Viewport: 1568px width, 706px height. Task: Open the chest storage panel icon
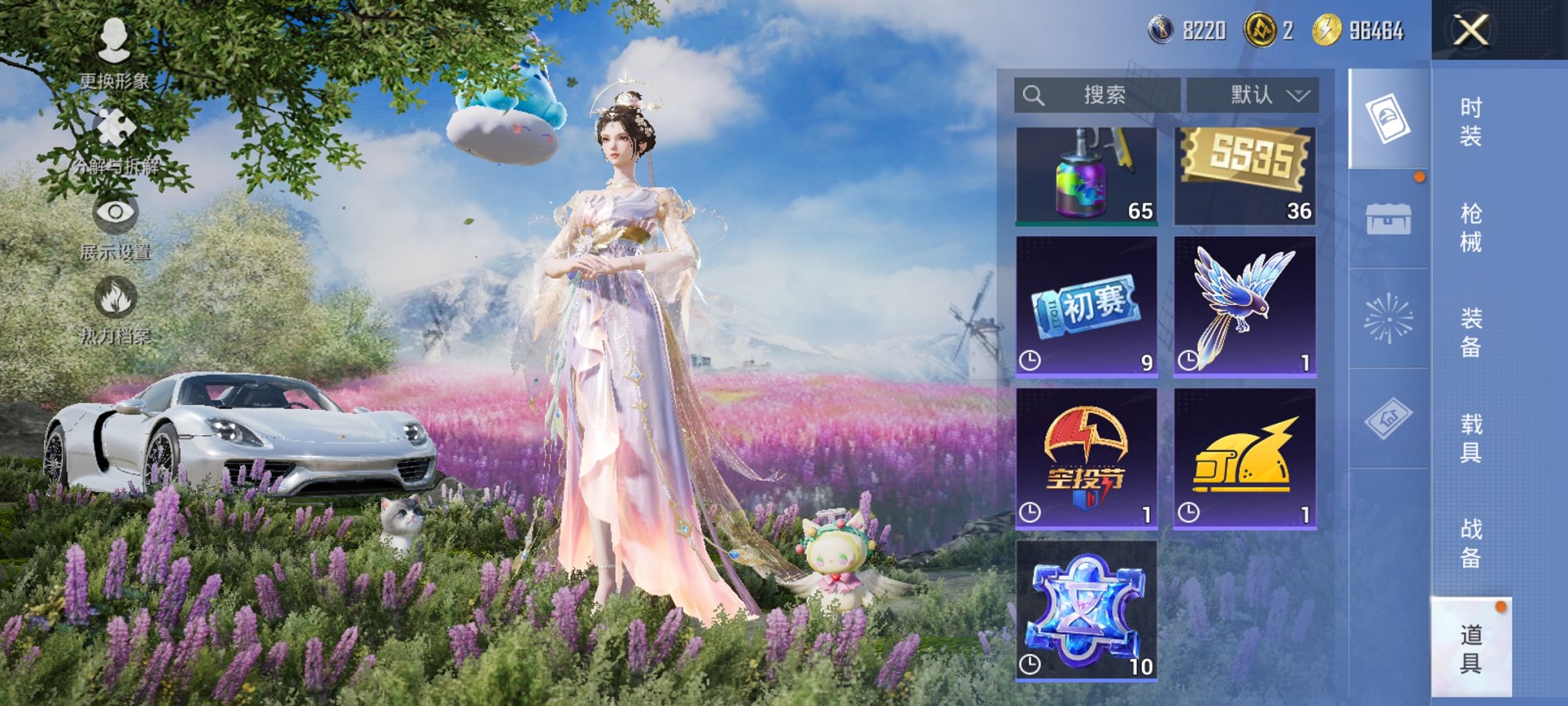coord(1387,219)
